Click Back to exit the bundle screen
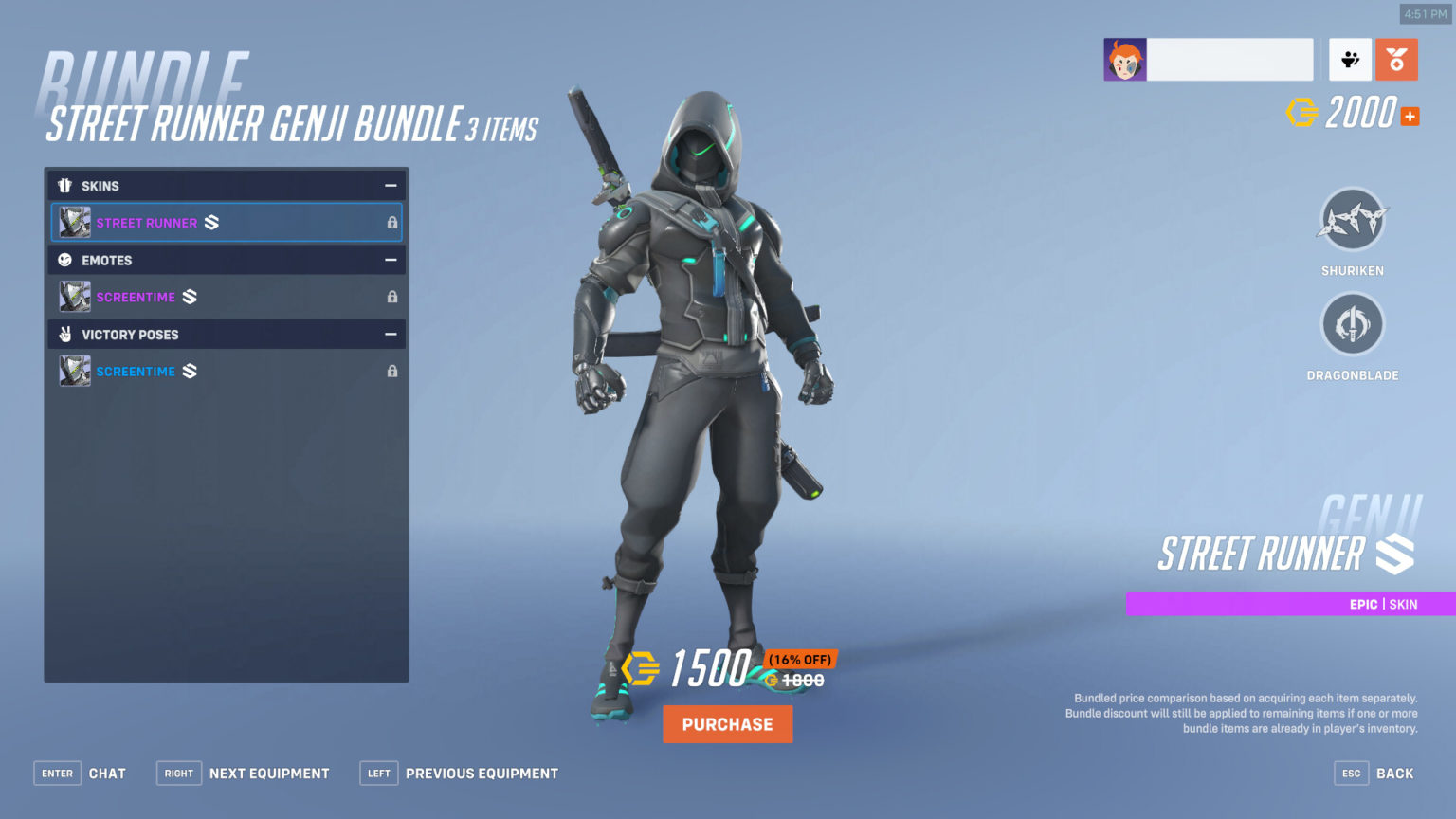The width and height of the screenshot is (1456, 819). pyautogui.click(x=1395, y=773)
